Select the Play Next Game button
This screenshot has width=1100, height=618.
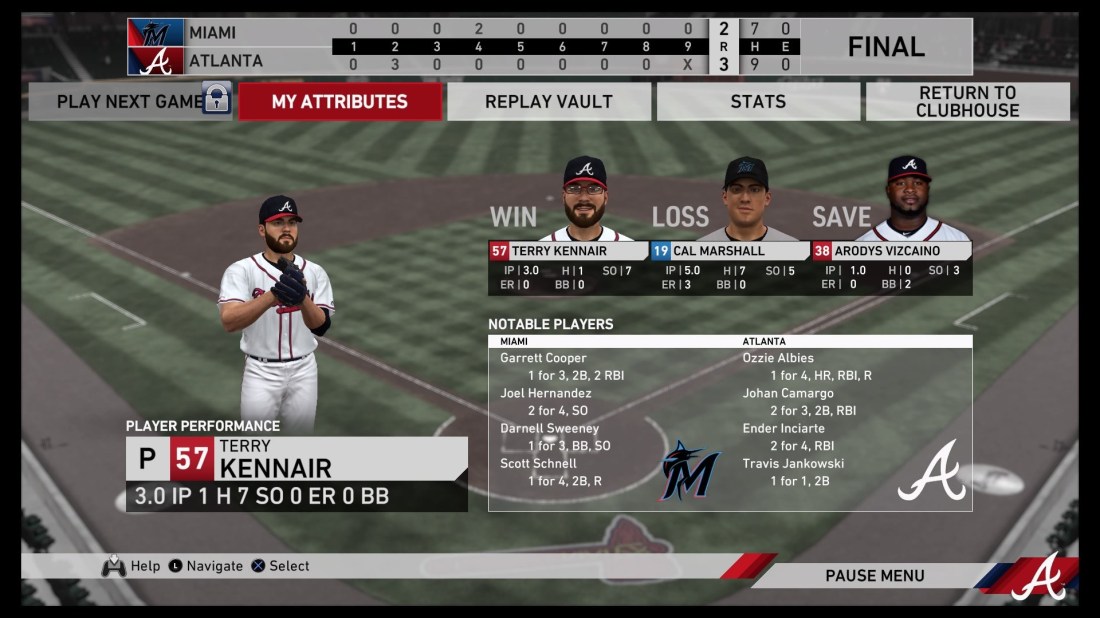click(130, 101)
